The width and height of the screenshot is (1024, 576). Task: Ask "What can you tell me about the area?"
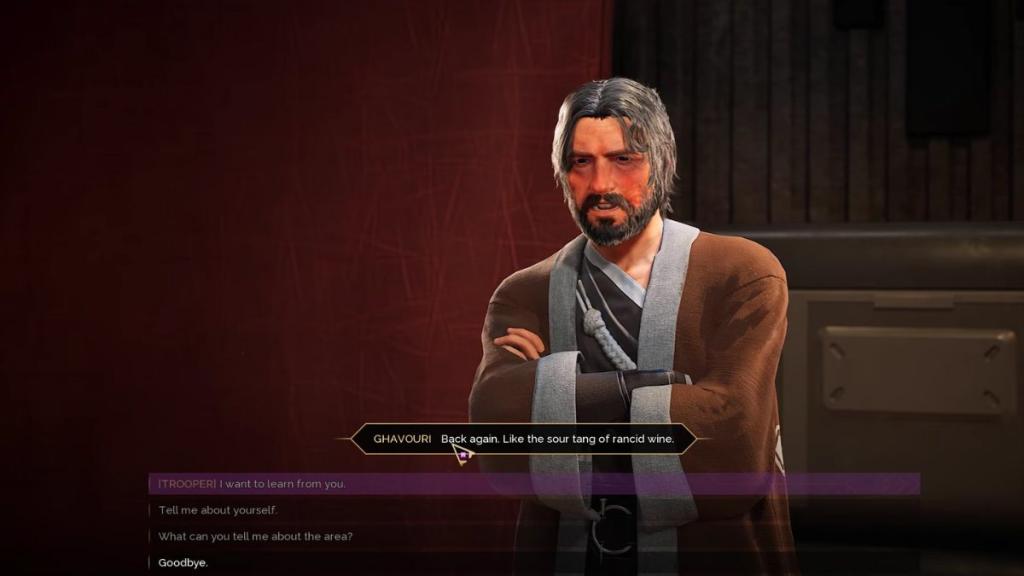255,536
